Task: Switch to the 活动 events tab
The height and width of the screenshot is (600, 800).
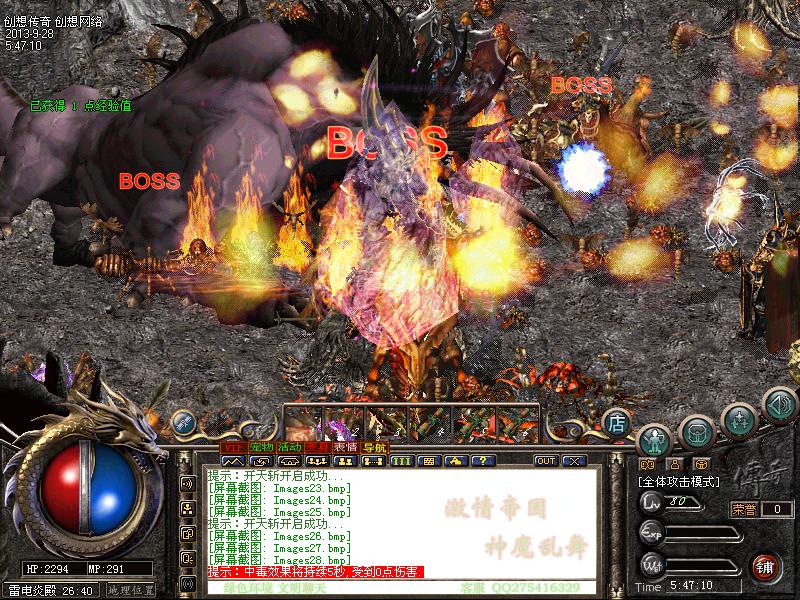Action: click(290, 447)
